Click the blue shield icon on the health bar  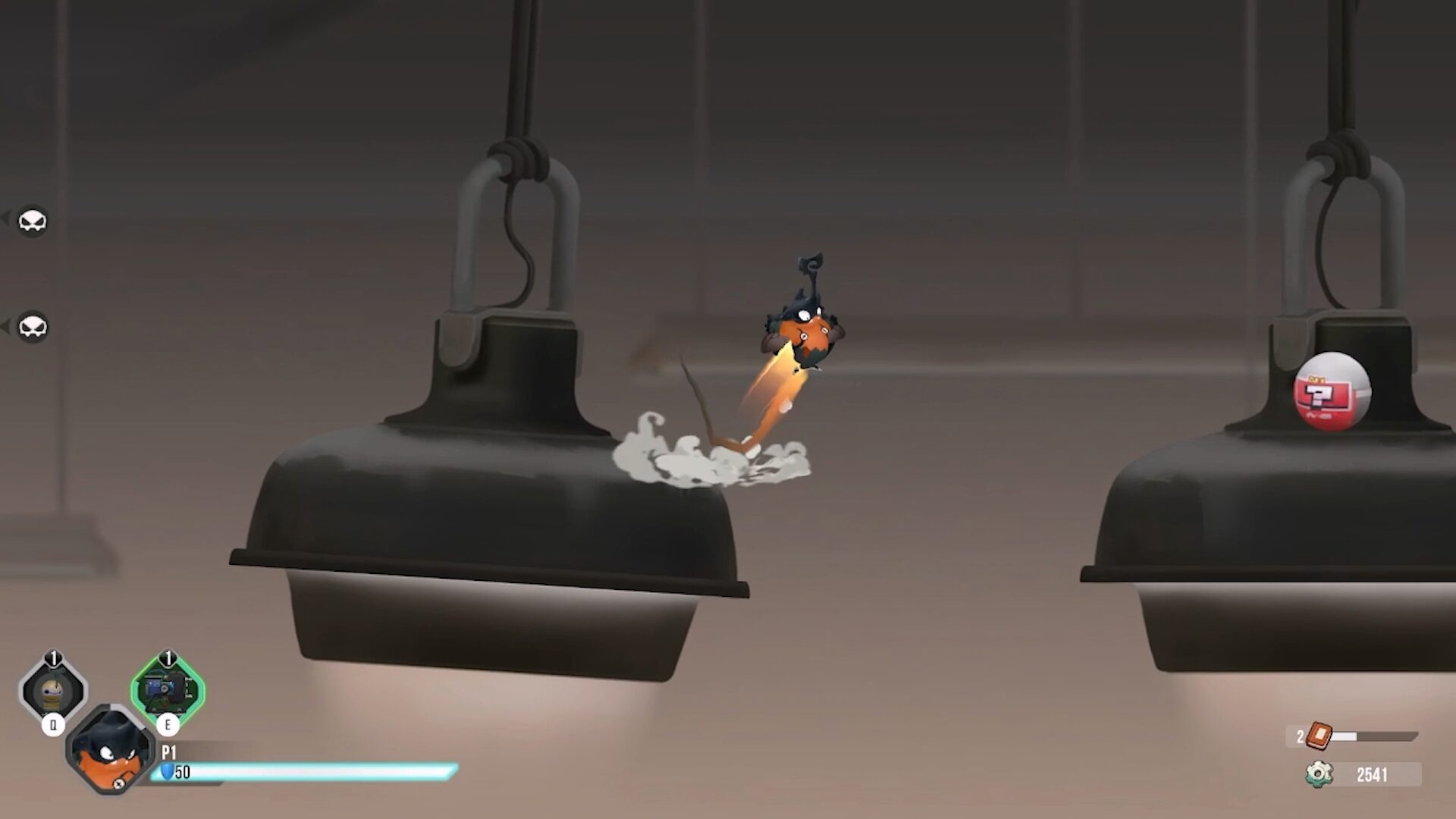(x=167, y=772)
